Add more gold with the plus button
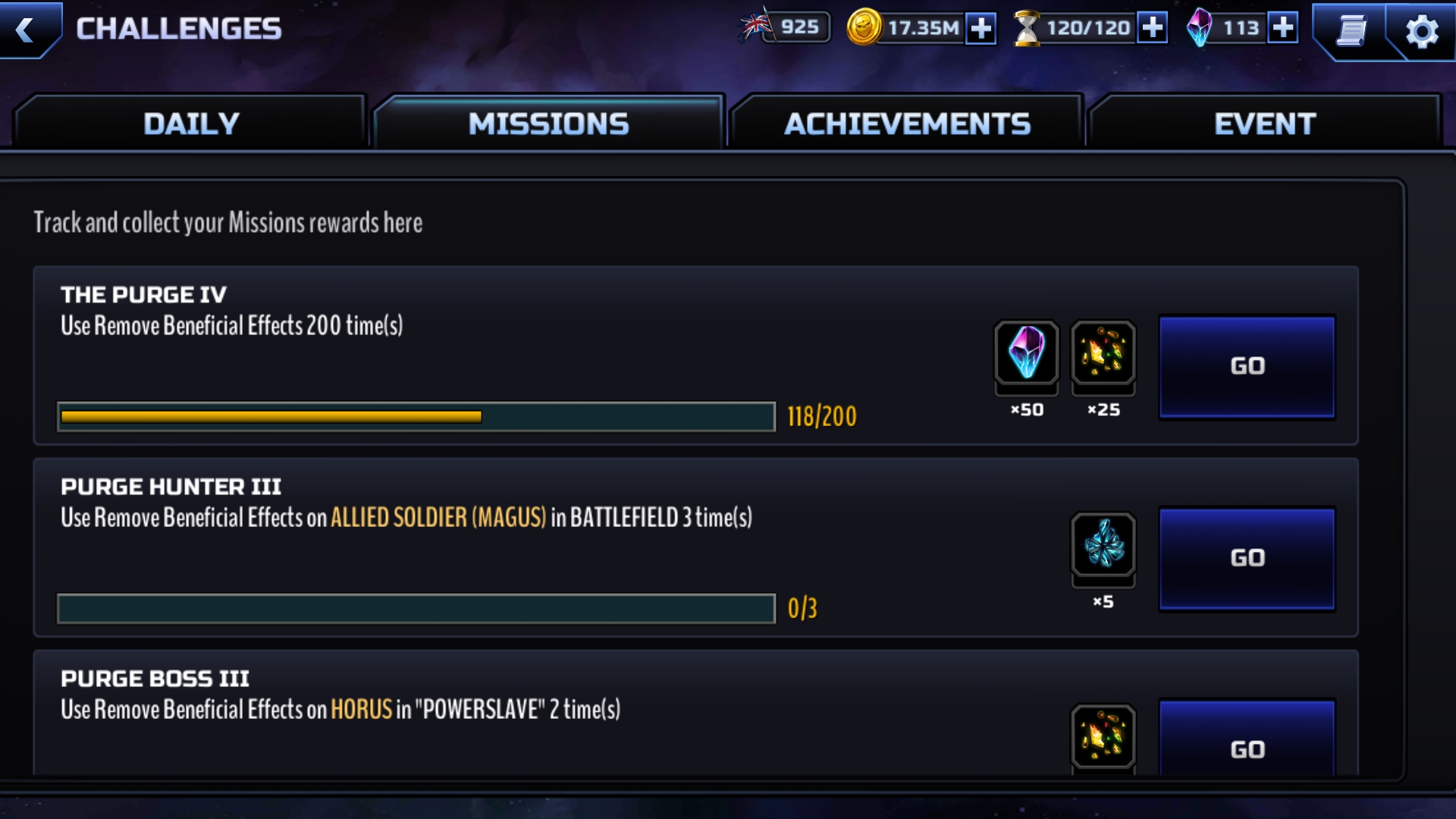Image resolution: width=1456 pixels, height=819 pixels. coord(981,29)
